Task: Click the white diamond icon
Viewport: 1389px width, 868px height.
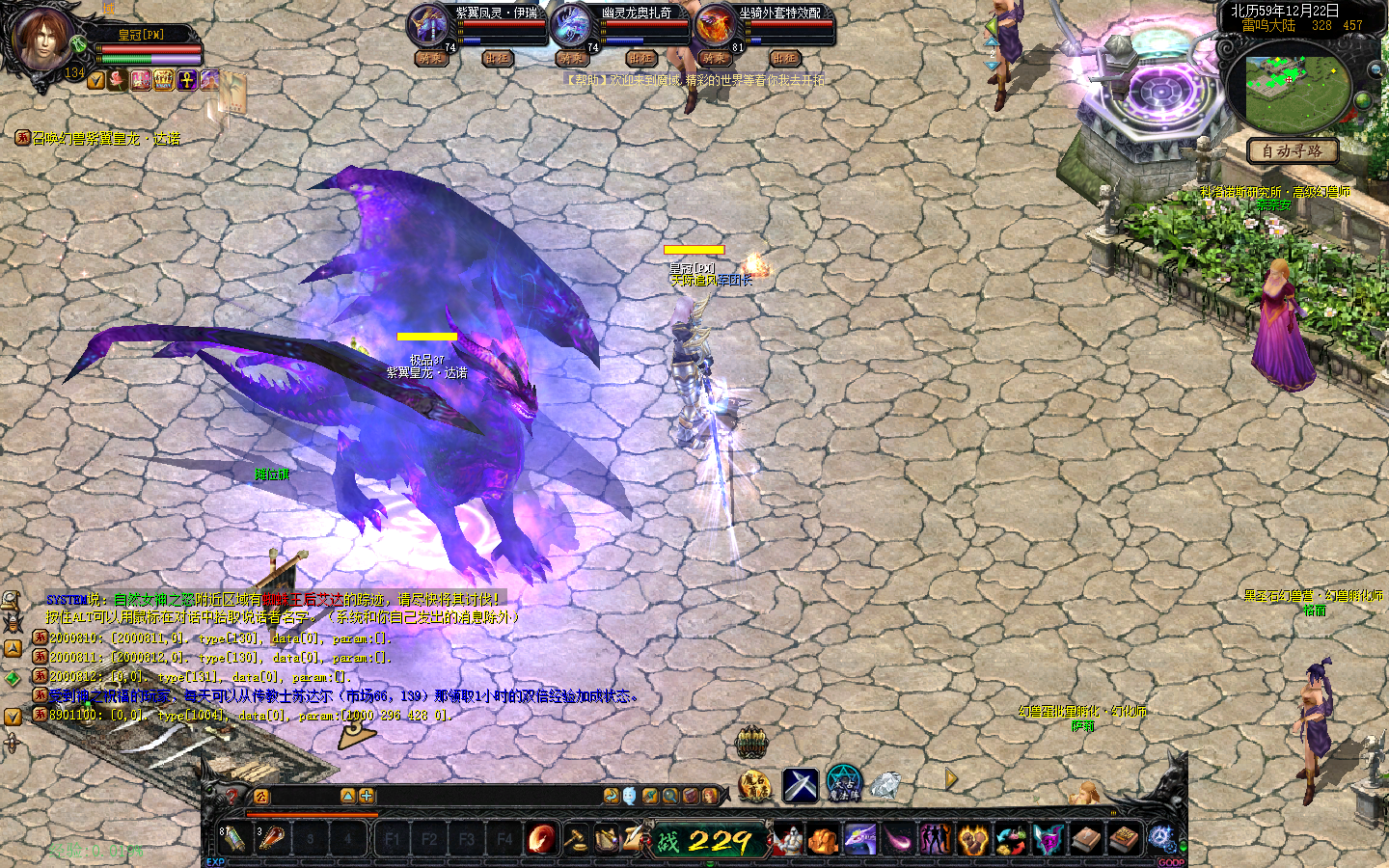Action: pos(885,785)
